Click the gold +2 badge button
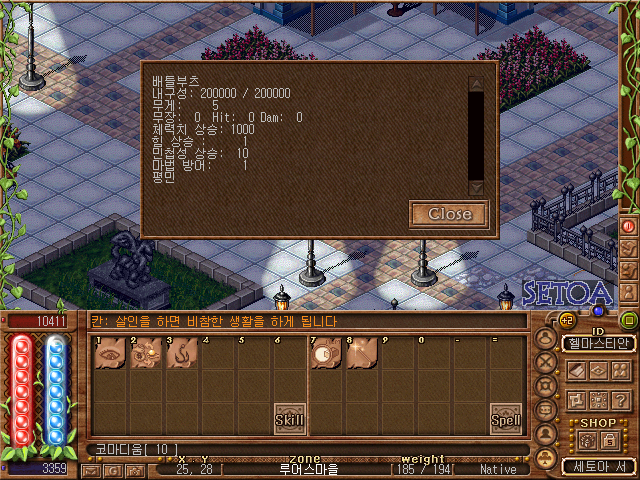Screen dimensions: 640x480 [565, 320]
